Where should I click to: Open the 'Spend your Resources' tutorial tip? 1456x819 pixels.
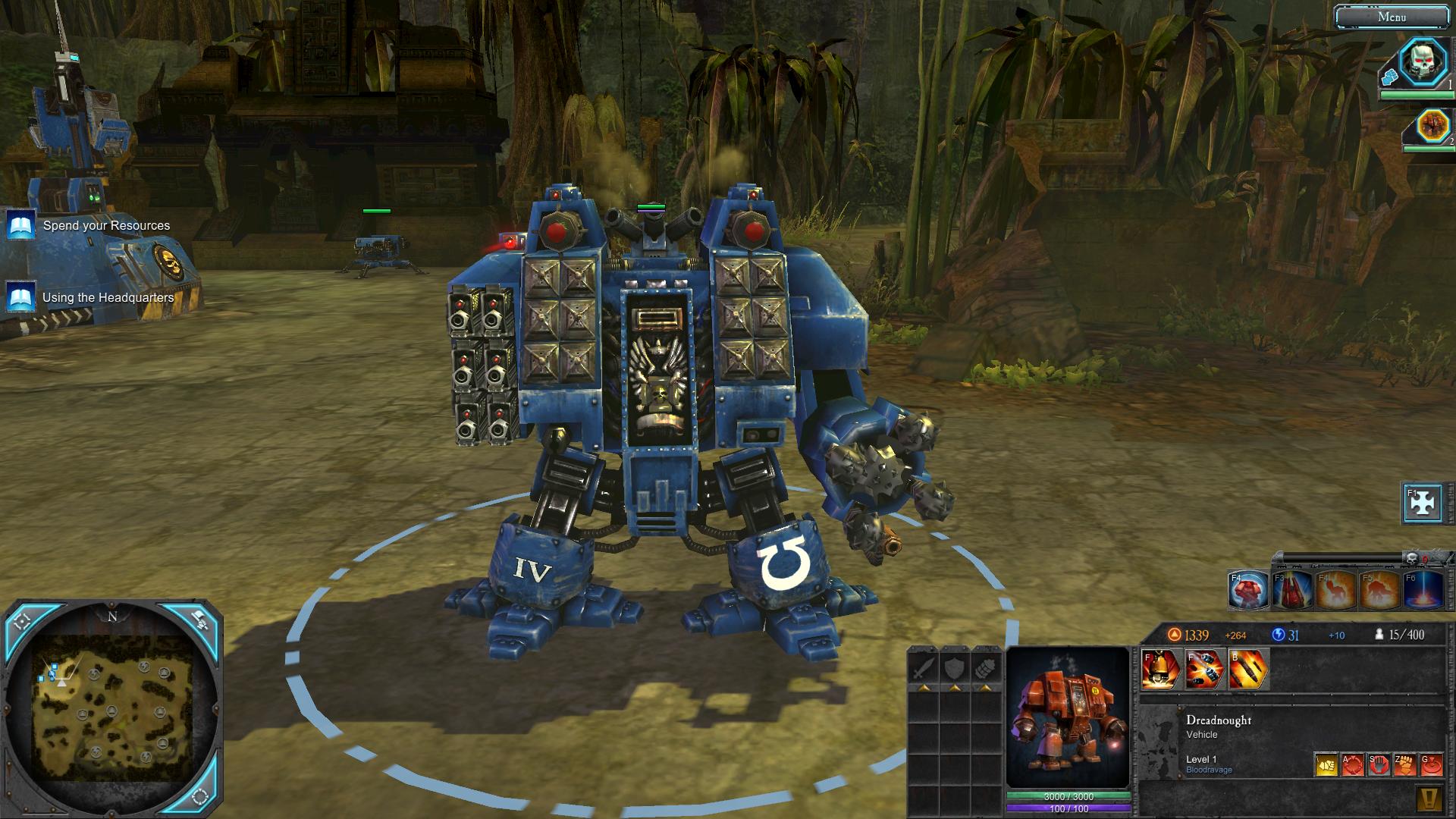pos(106,225)
